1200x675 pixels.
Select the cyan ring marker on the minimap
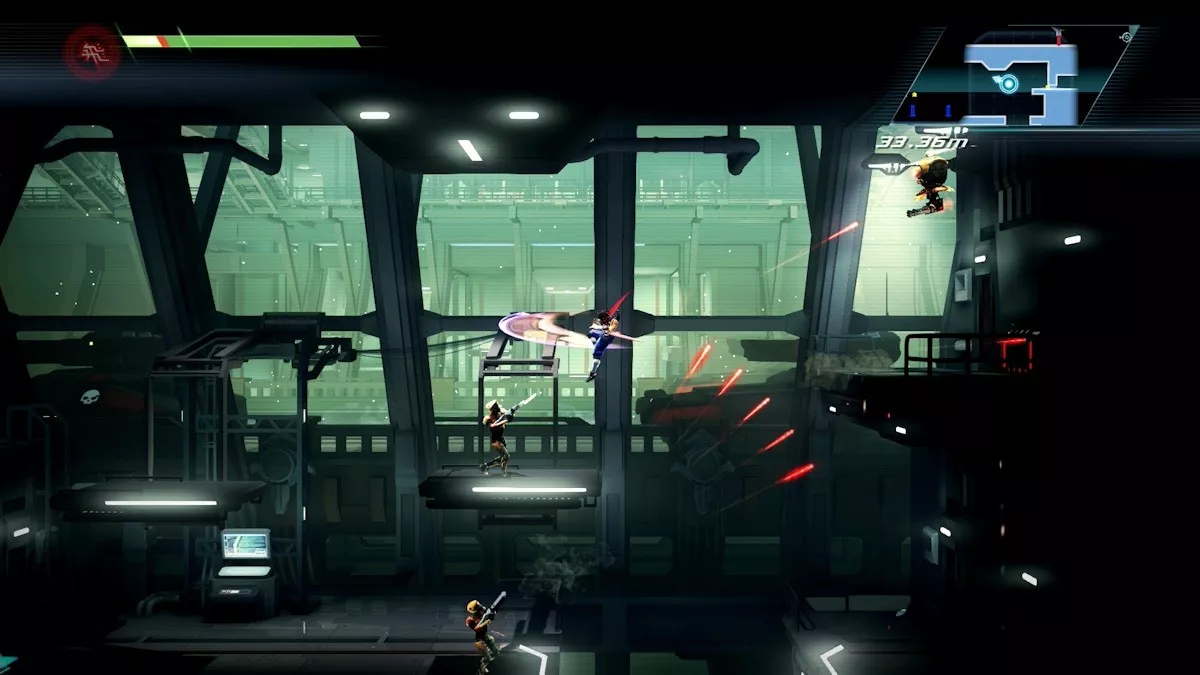(1008, 84)
